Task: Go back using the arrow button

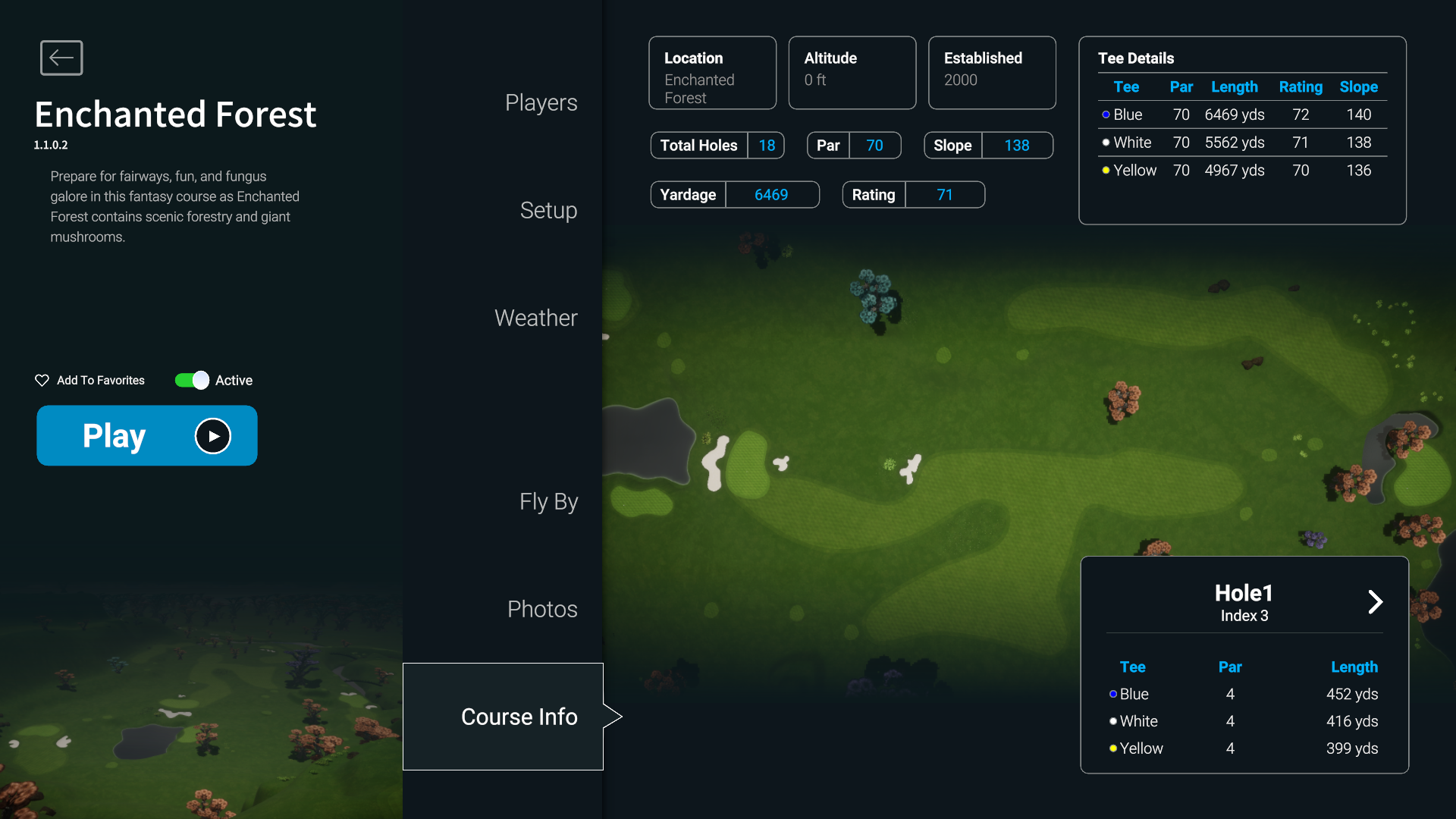Action: (x=61, y=58)
